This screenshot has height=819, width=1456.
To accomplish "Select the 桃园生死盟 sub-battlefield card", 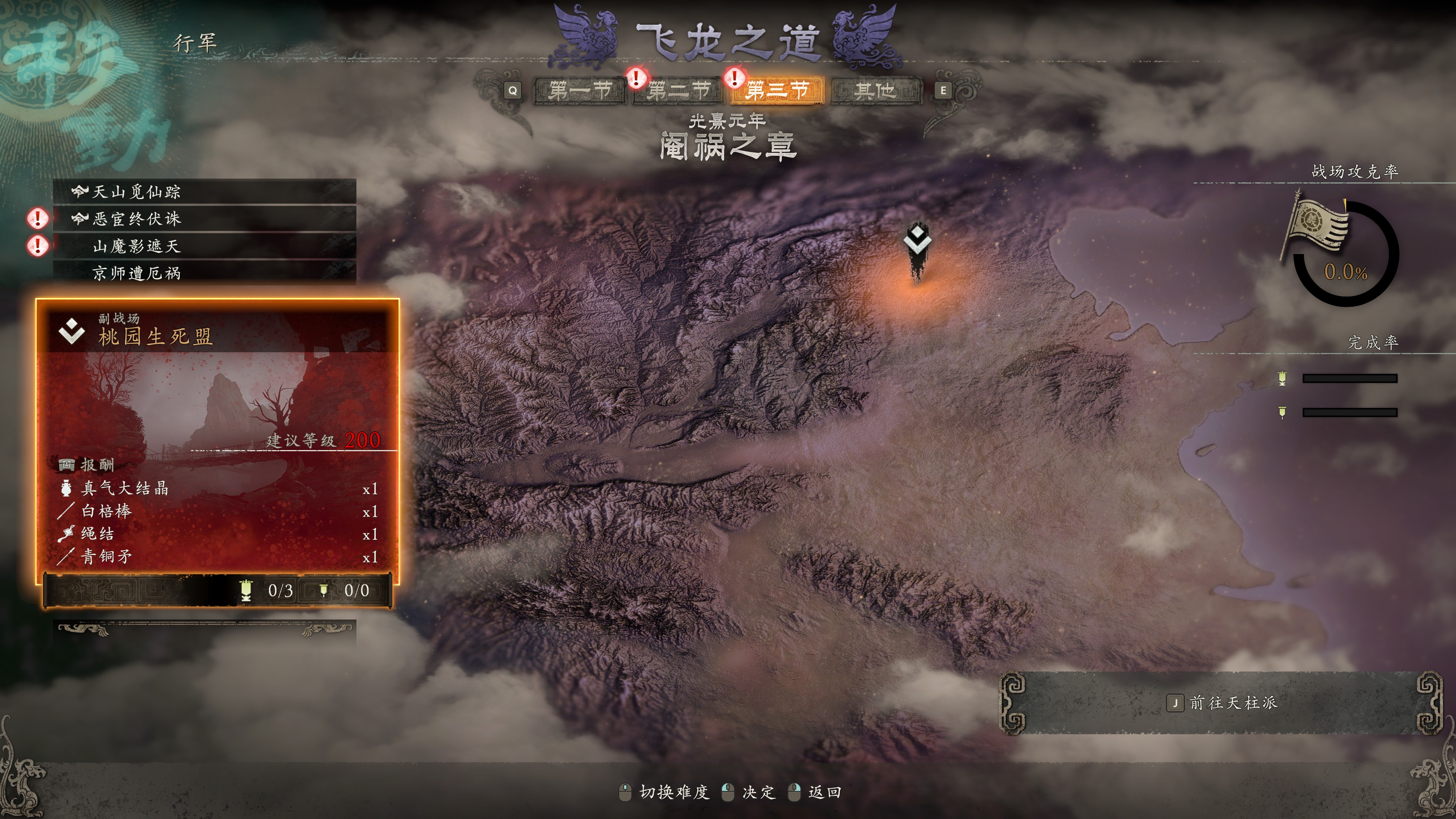I will tap(218, 441).
